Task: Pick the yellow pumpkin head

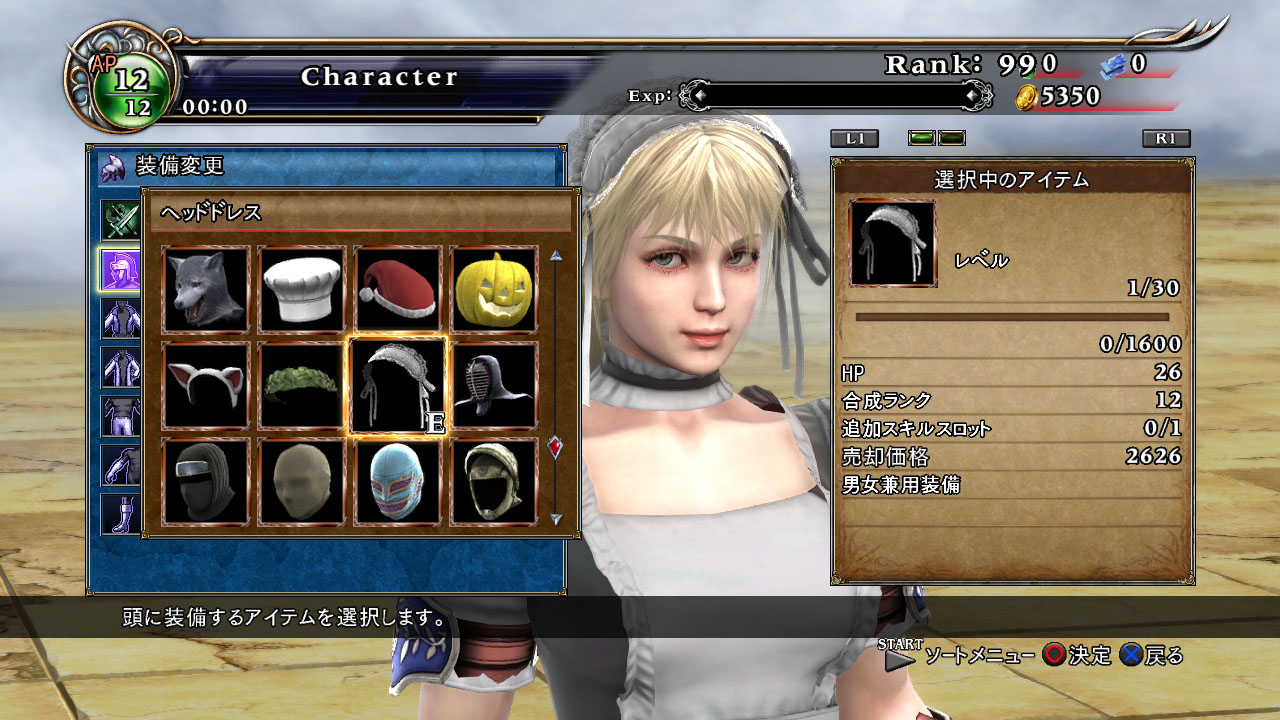Action: point(494,290)
